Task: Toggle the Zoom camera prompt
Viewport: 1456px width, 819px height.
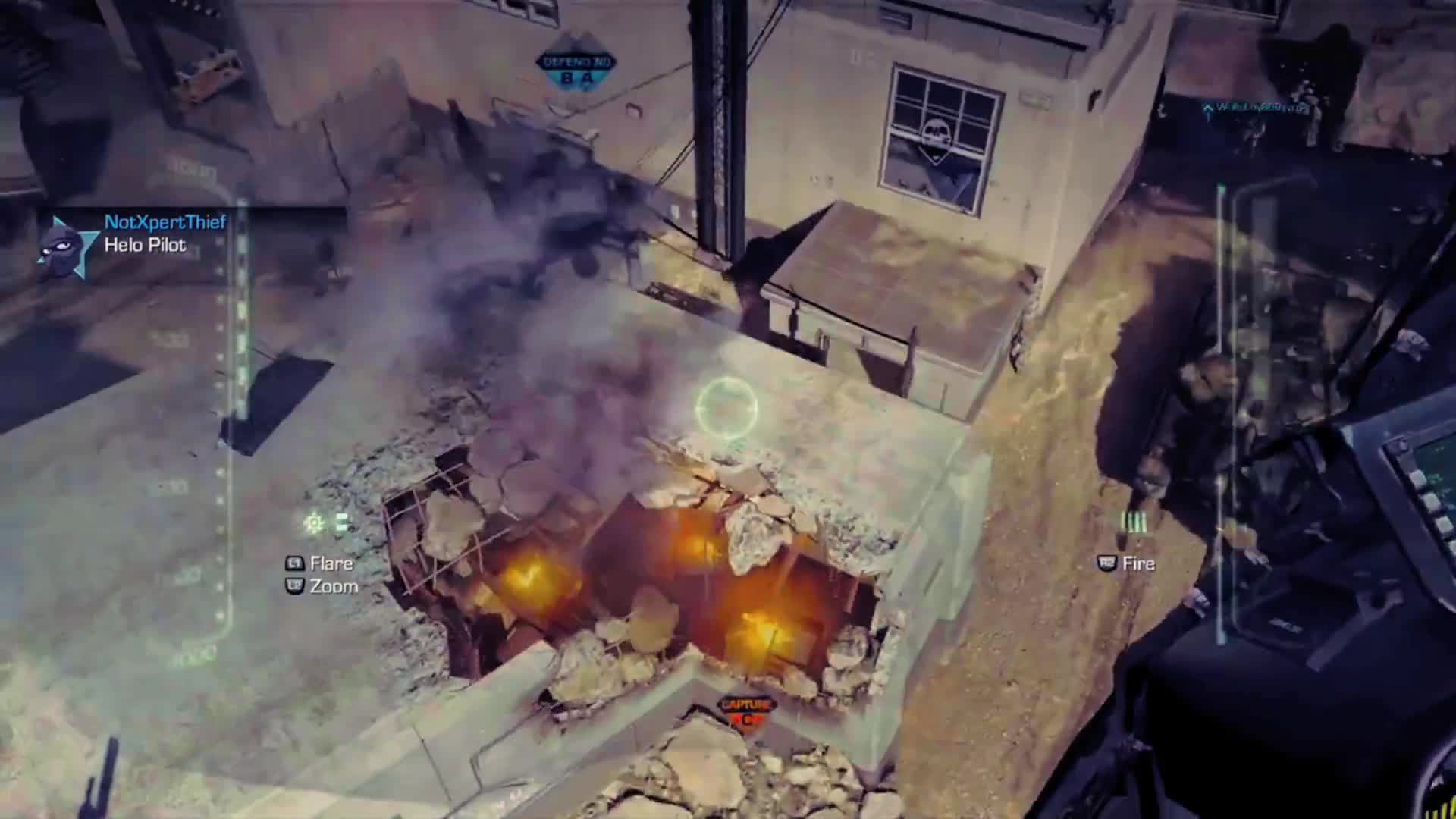Action: tap(332, 586)
